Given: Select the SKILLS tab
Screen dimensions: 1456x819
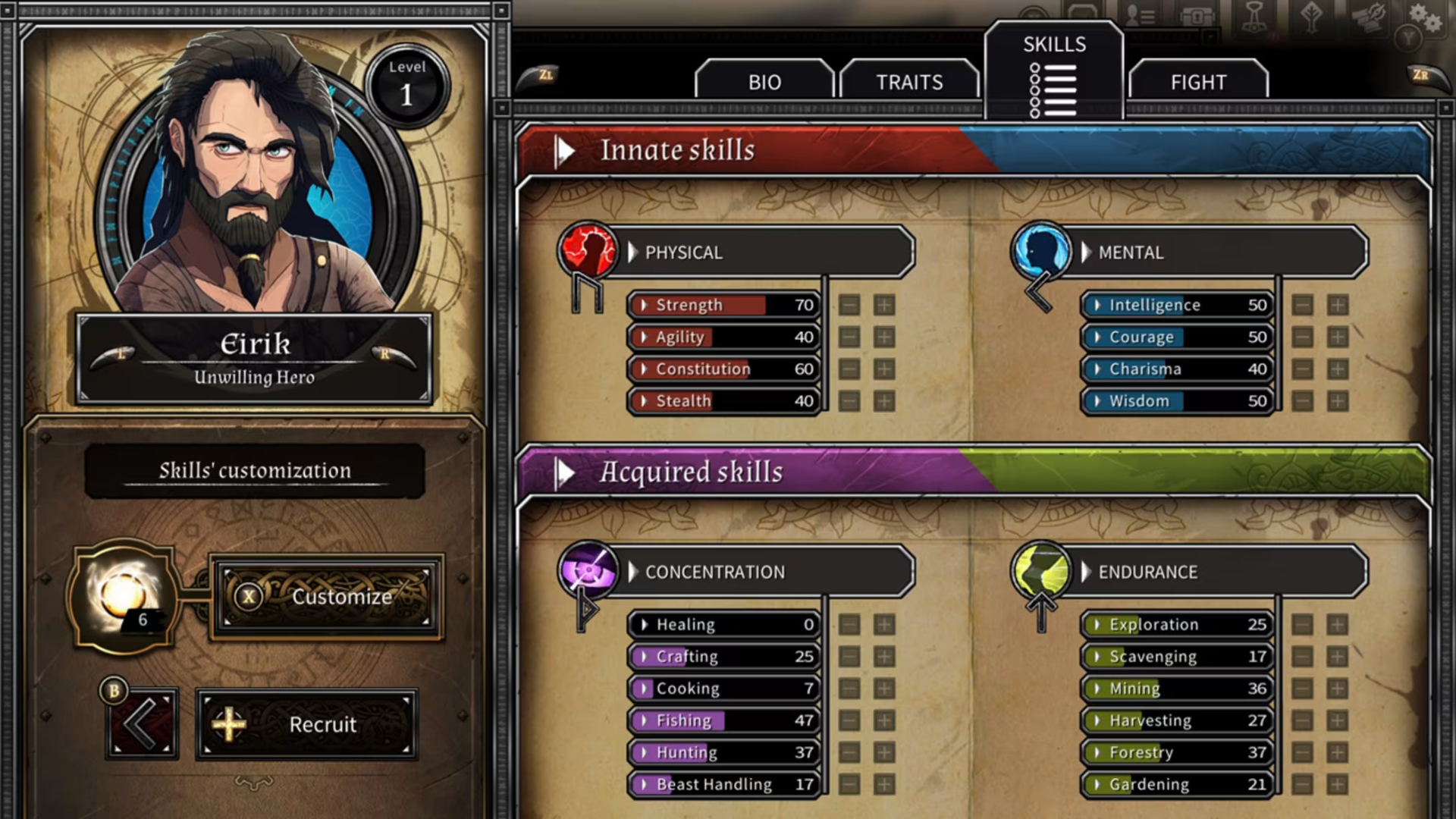Looking at the screenshot, I should 1054,72.
